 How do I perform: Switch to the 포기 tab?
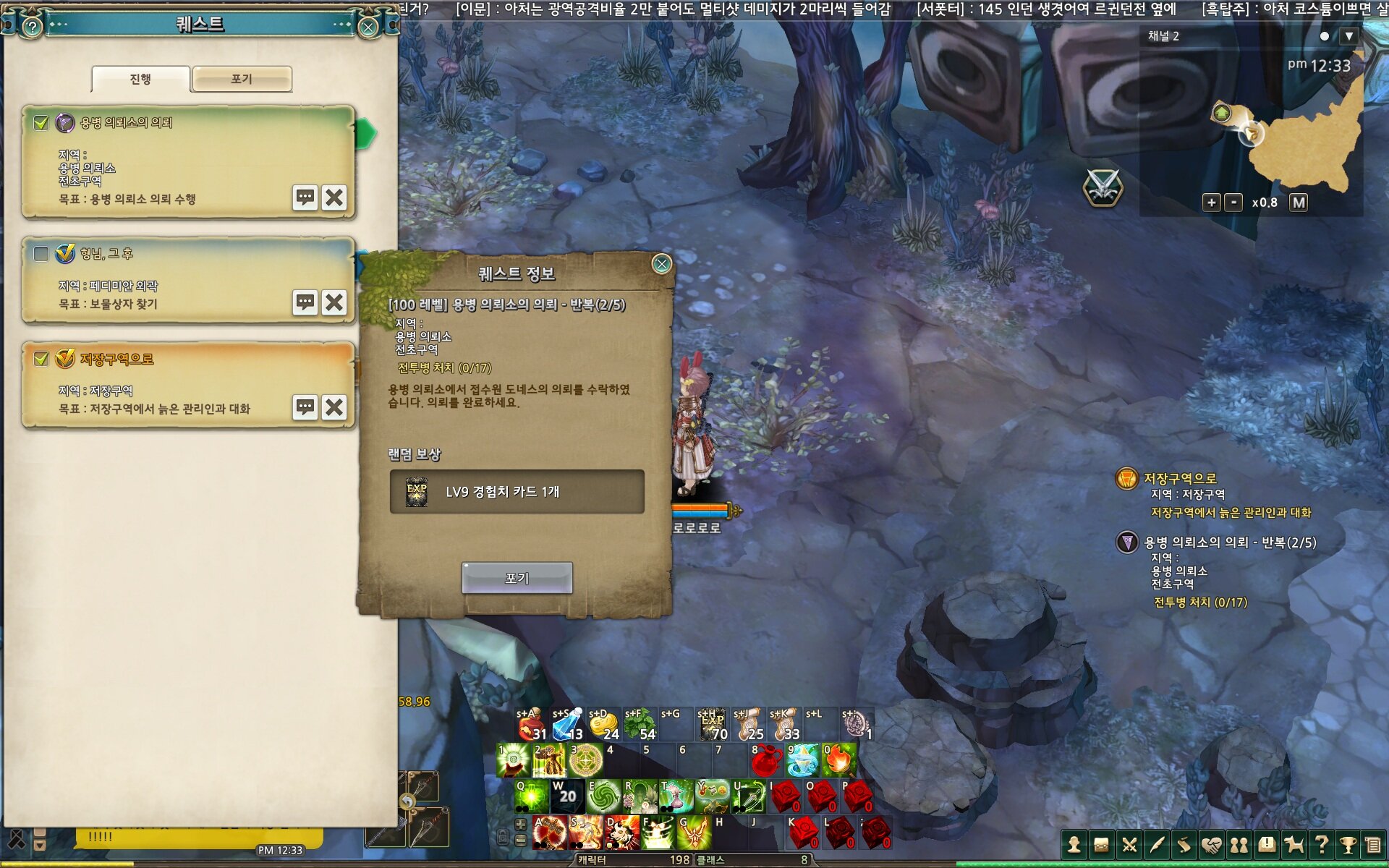point(242,79)
